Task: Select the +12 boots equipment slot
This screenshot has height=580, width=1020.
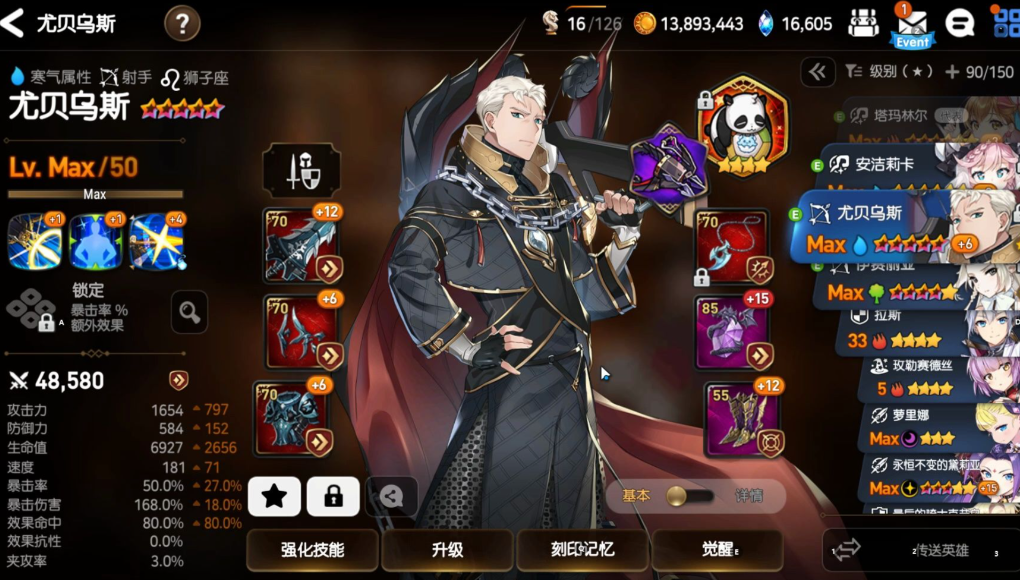Action: pos(742,418)
